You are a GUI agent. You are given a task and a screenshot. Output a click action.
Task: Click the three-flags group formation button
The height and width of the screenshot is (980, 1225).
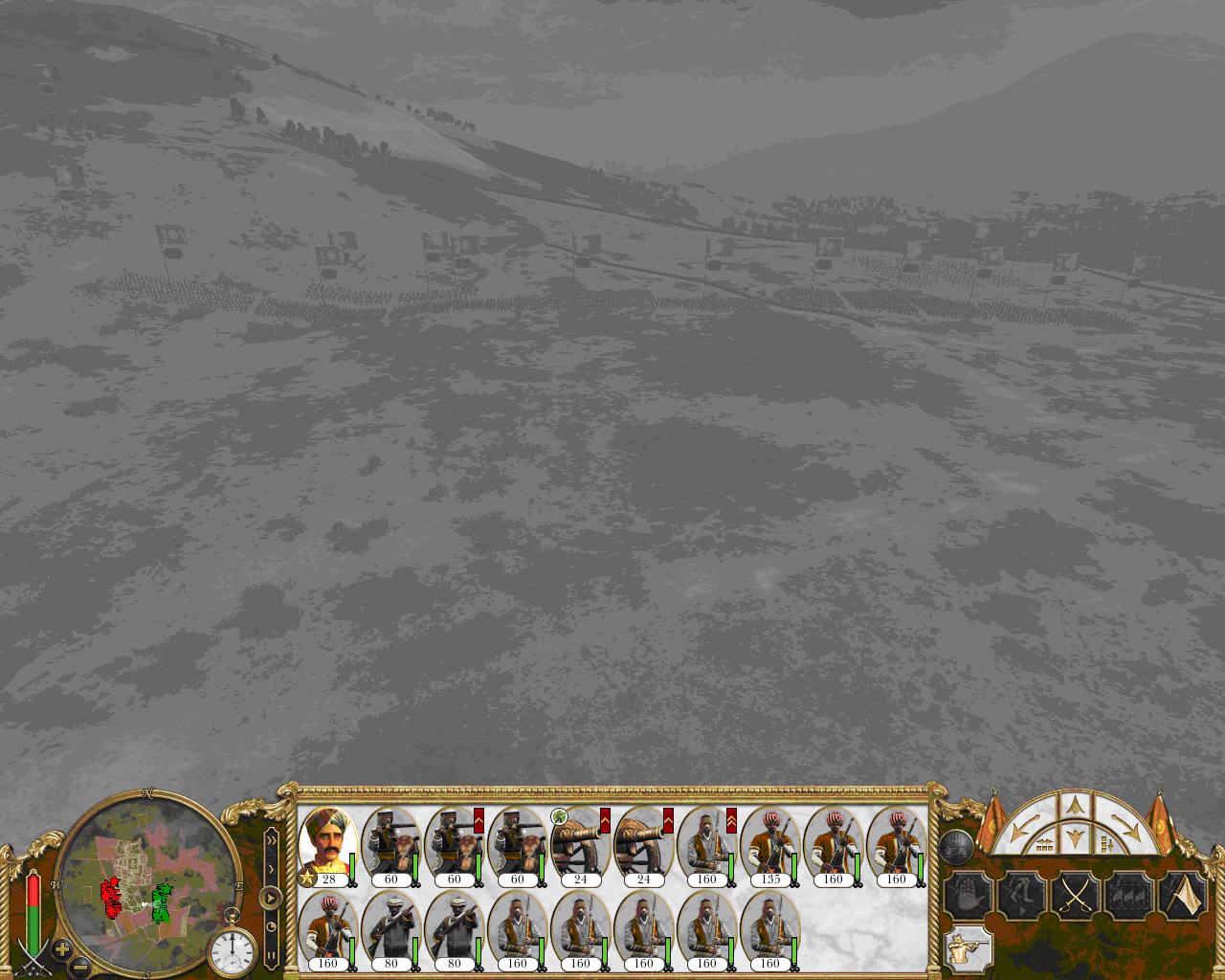pos(1129,897)
